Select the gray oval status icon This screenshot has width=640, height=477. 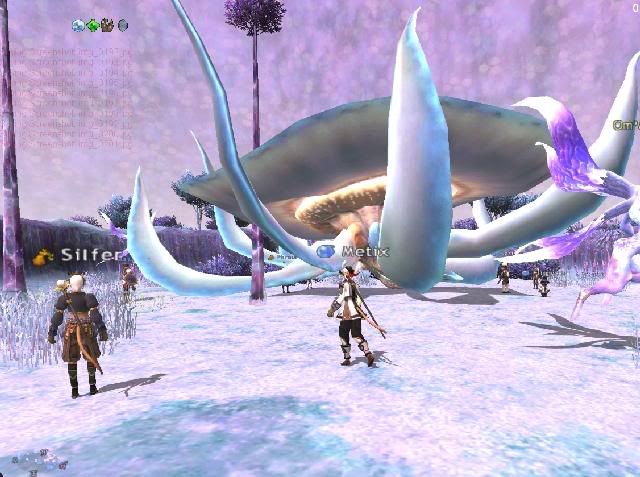click(123, 25)
